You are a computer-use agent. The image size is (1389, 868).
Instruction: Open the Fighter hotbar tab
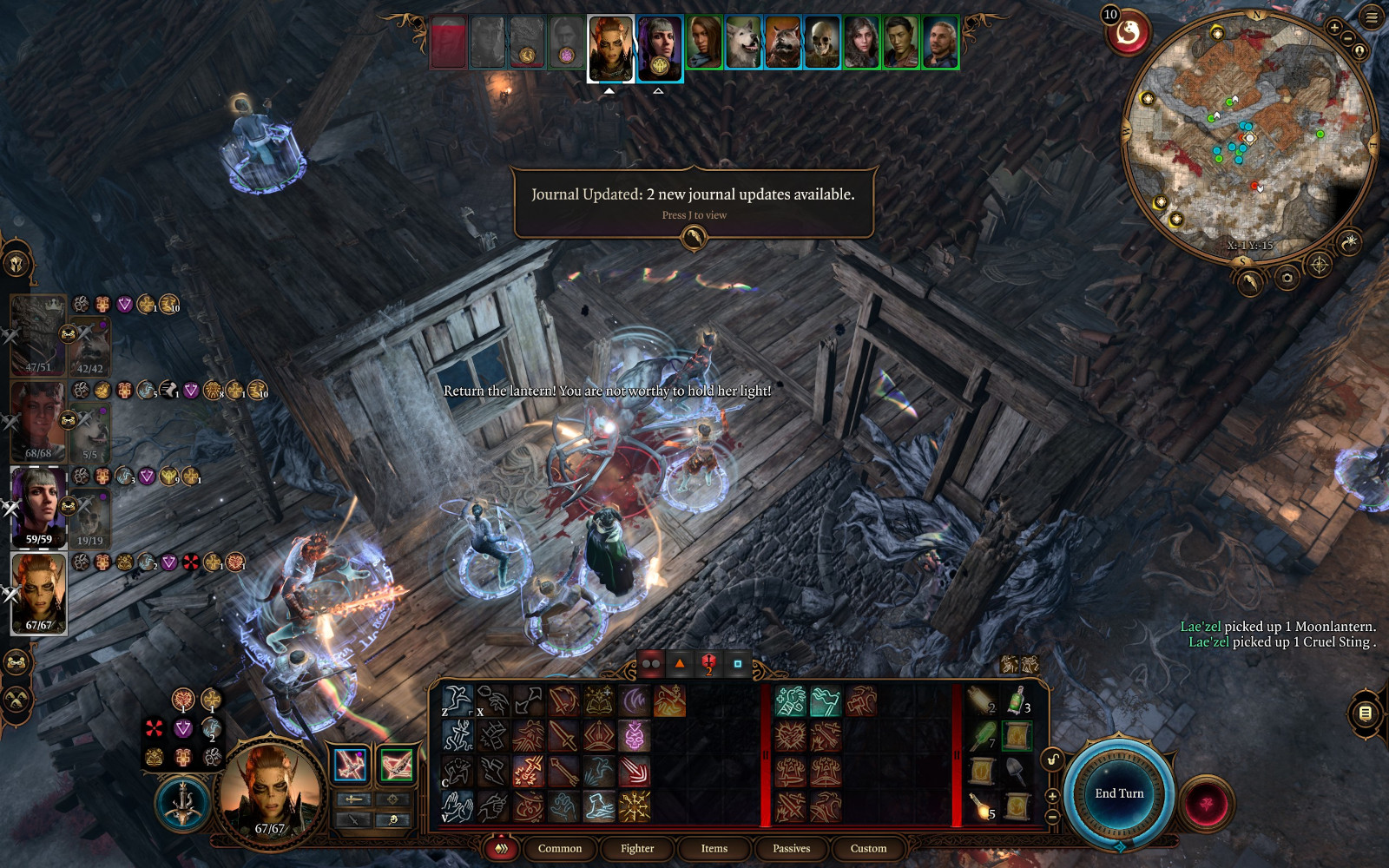[637, 848]
